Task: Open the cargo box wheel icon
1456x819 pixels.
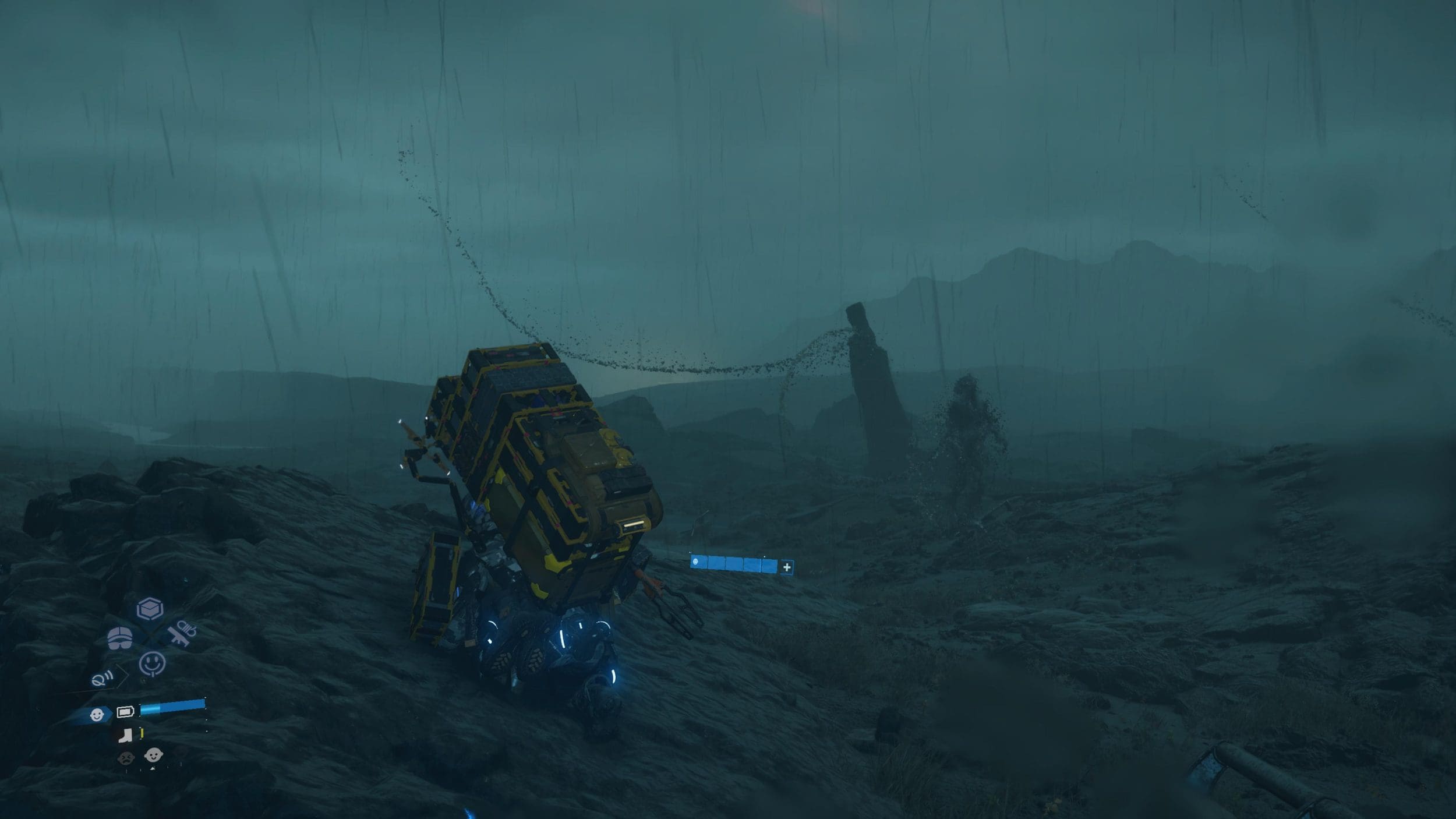Action: tap(150, 610)
